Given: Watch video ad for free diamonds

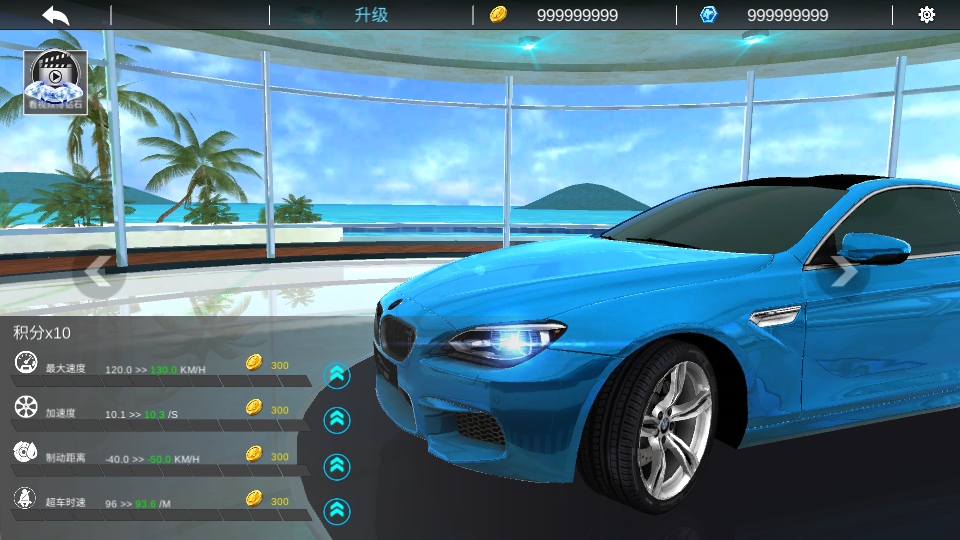Looking at the screenshot, I should pos(55,81).
